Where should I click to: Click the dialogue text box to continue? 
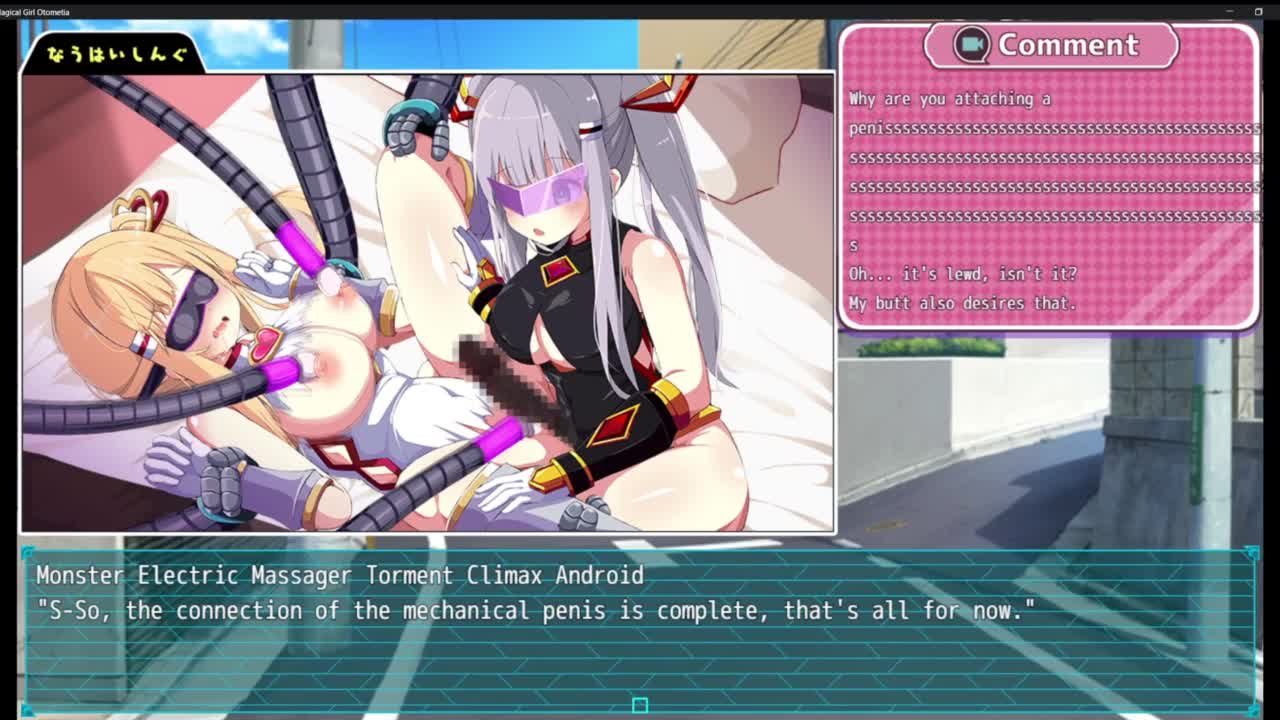(640, 630)
